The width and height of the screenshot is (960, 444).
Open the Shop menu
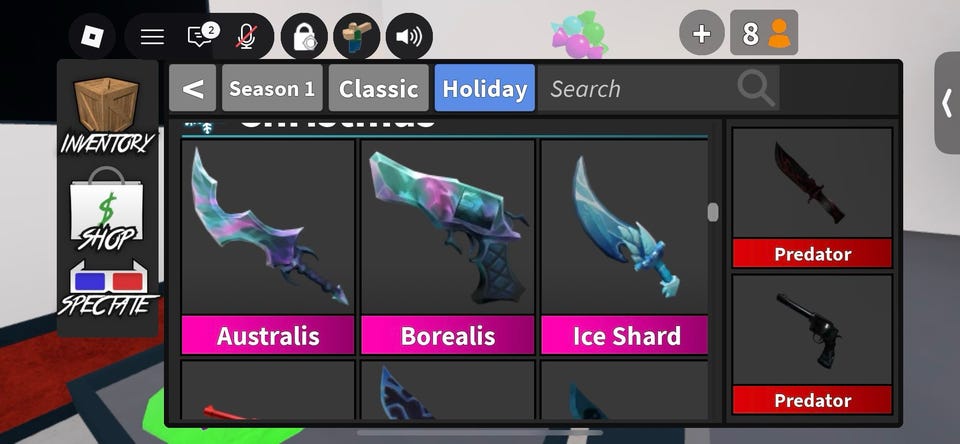tap(108, 210)
